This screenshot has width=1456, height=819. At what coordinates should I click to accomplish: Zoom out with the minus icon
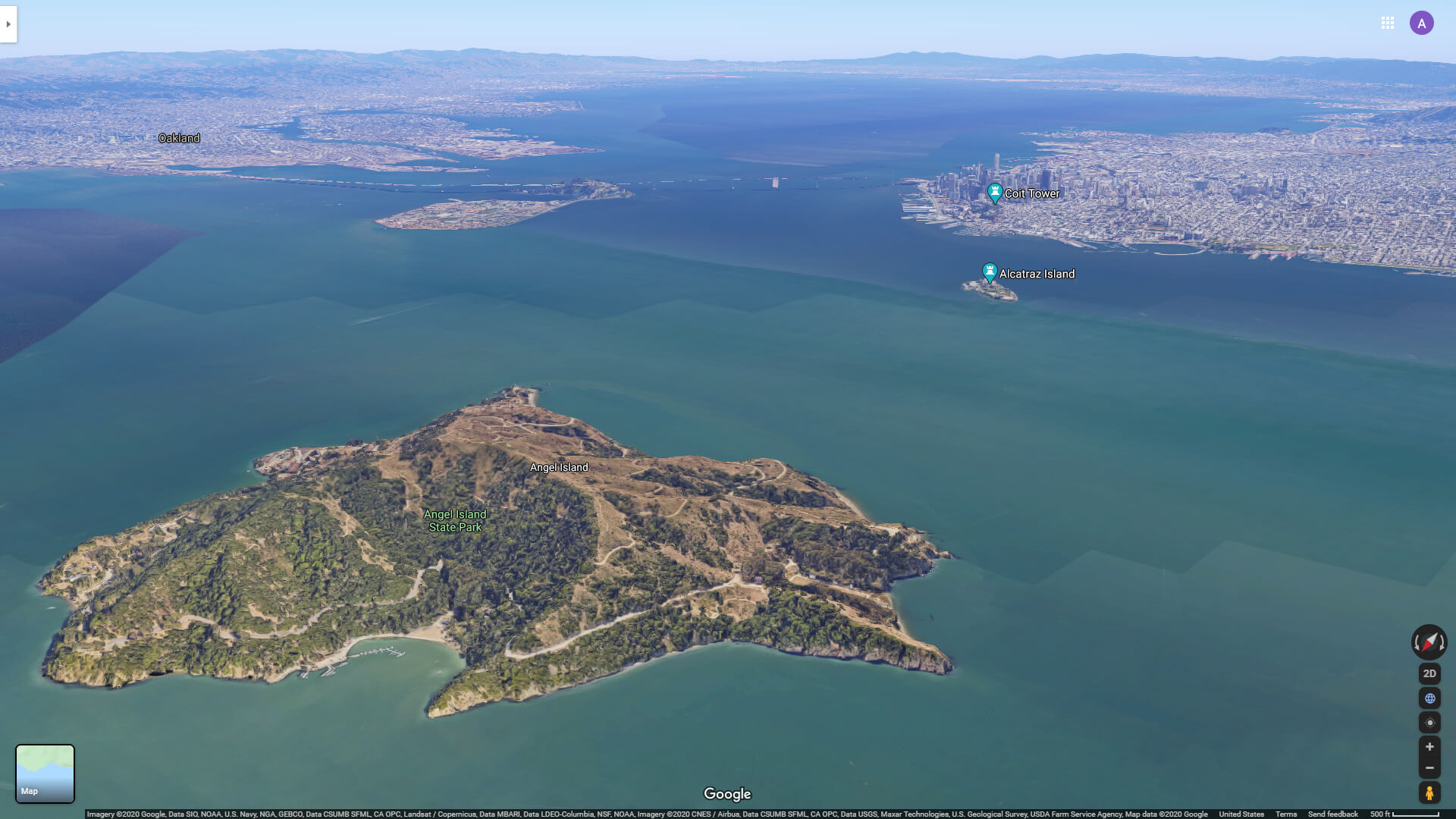1429,767
